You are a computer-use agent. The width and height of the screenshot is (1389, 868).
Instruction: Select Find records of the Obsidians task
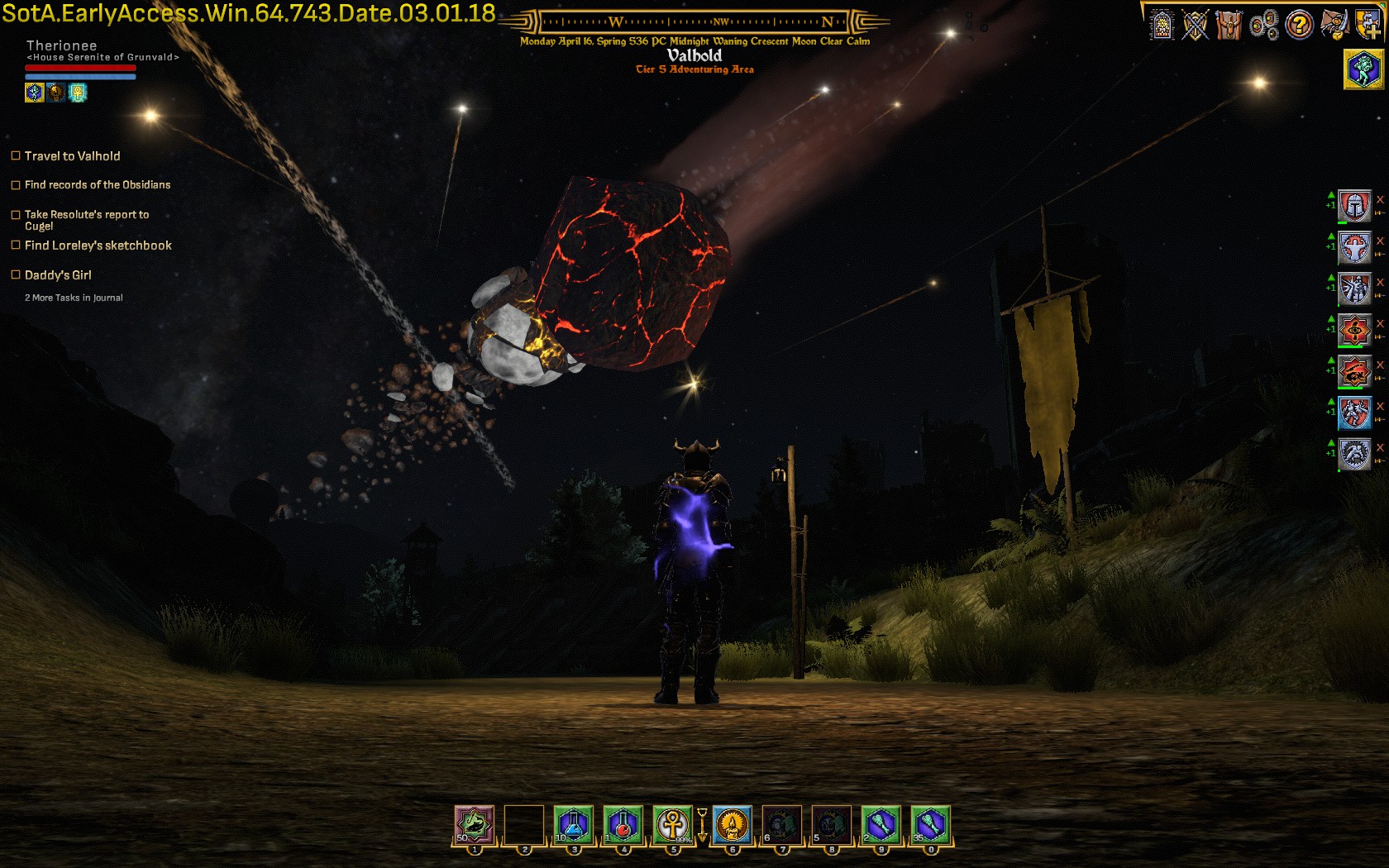click(x=97, y=185)
